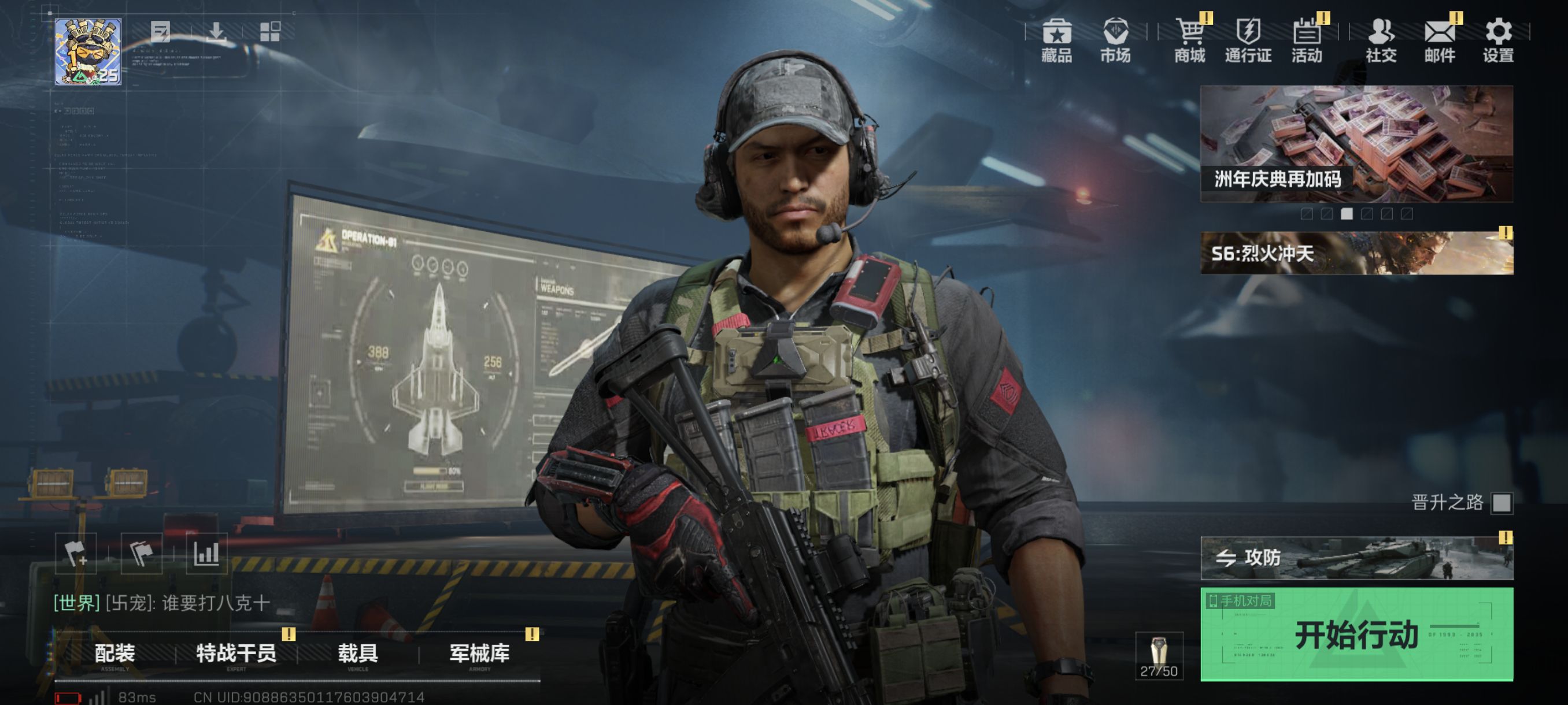
Task: Go to the 商城 shop
Action: pyautogui.click(x=1189, y=40)
